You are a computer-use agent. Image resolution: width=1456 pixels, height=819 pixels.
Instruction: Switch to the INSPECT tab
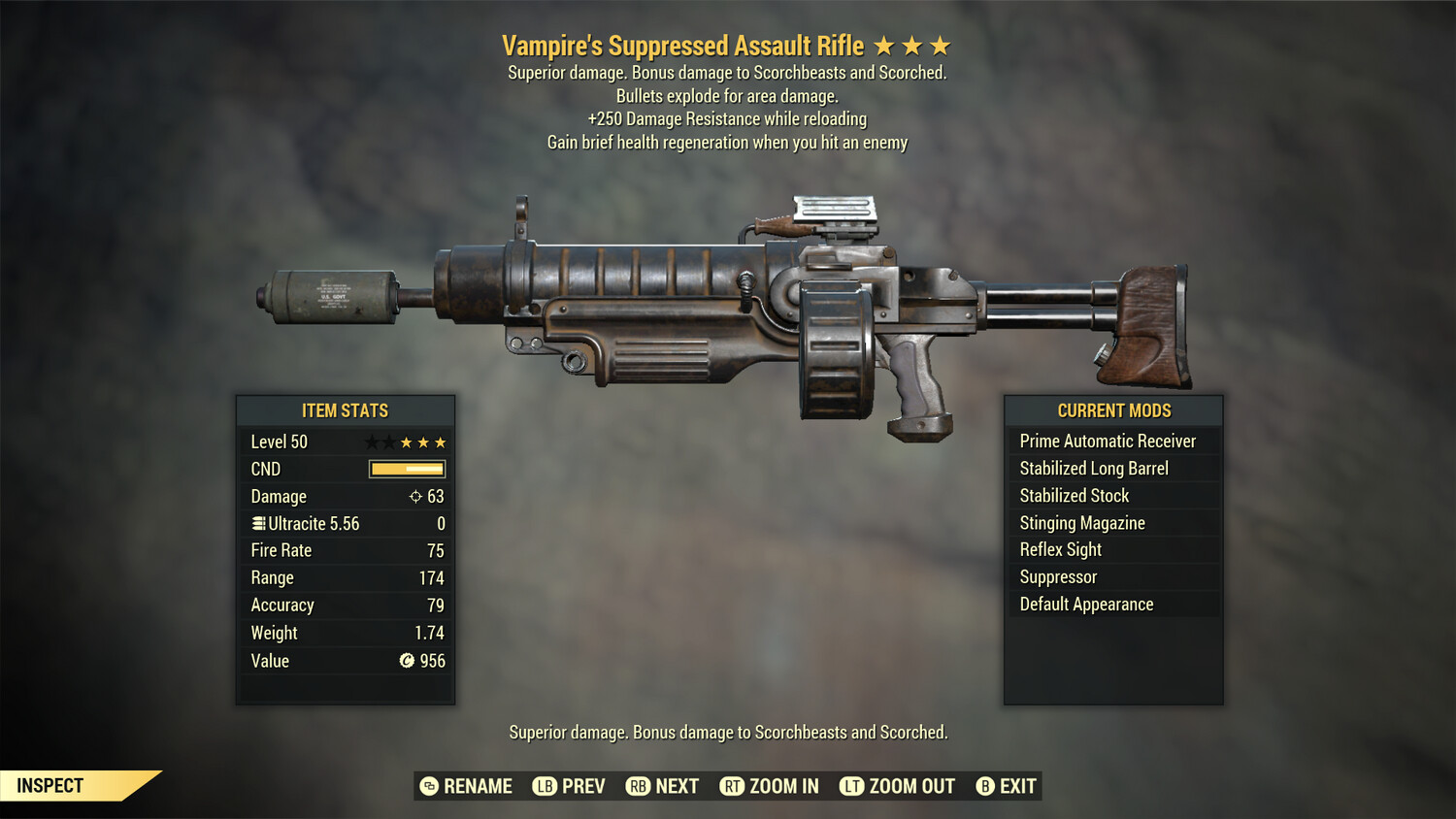click(49, 785)
